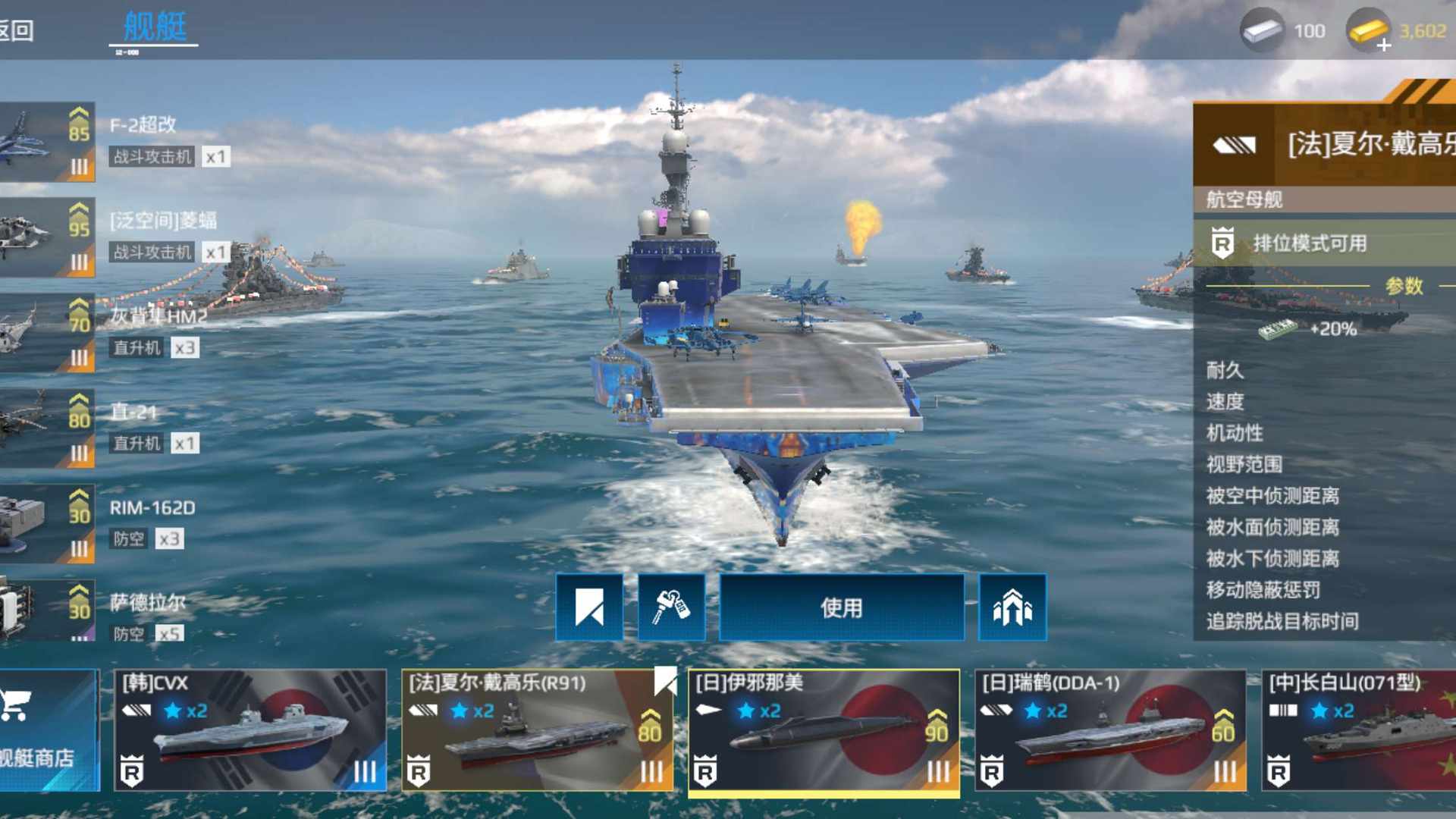Open the upgrade arrows button
This screenshot has width=1456, height=819.
1012,607
